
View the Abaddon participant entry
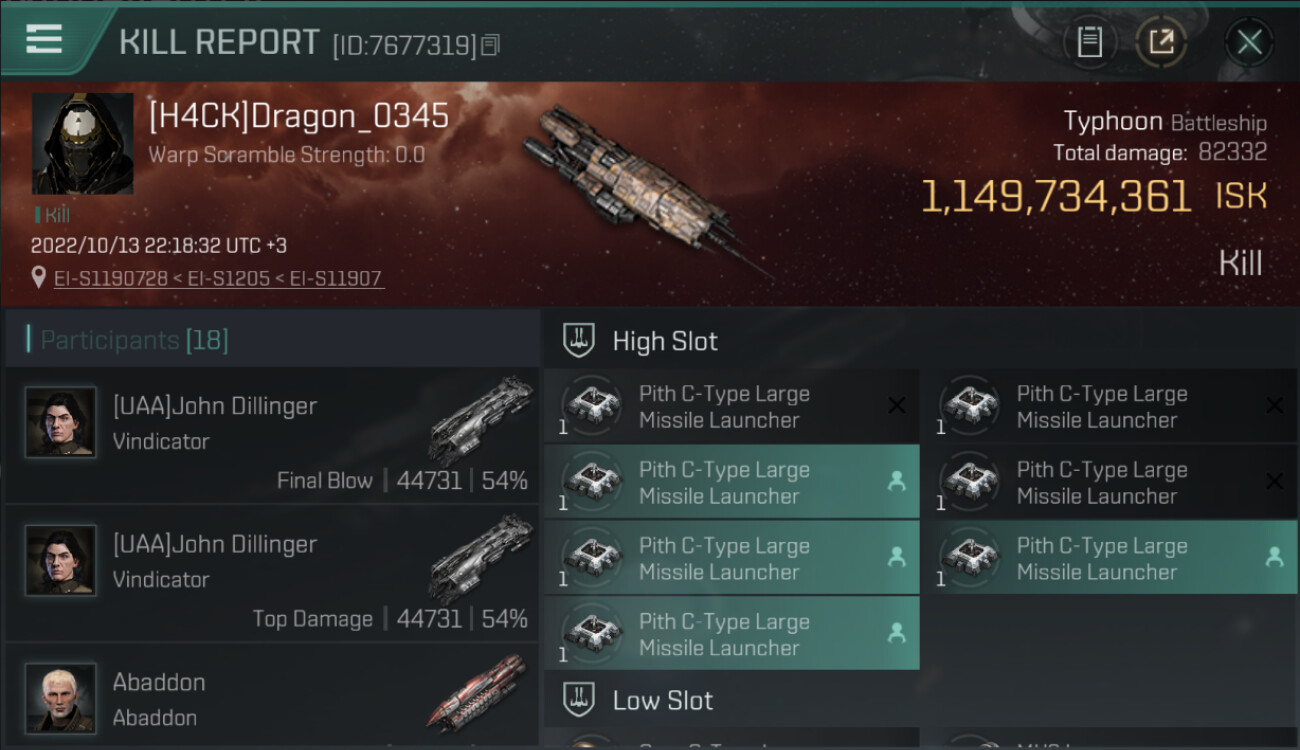272,698
